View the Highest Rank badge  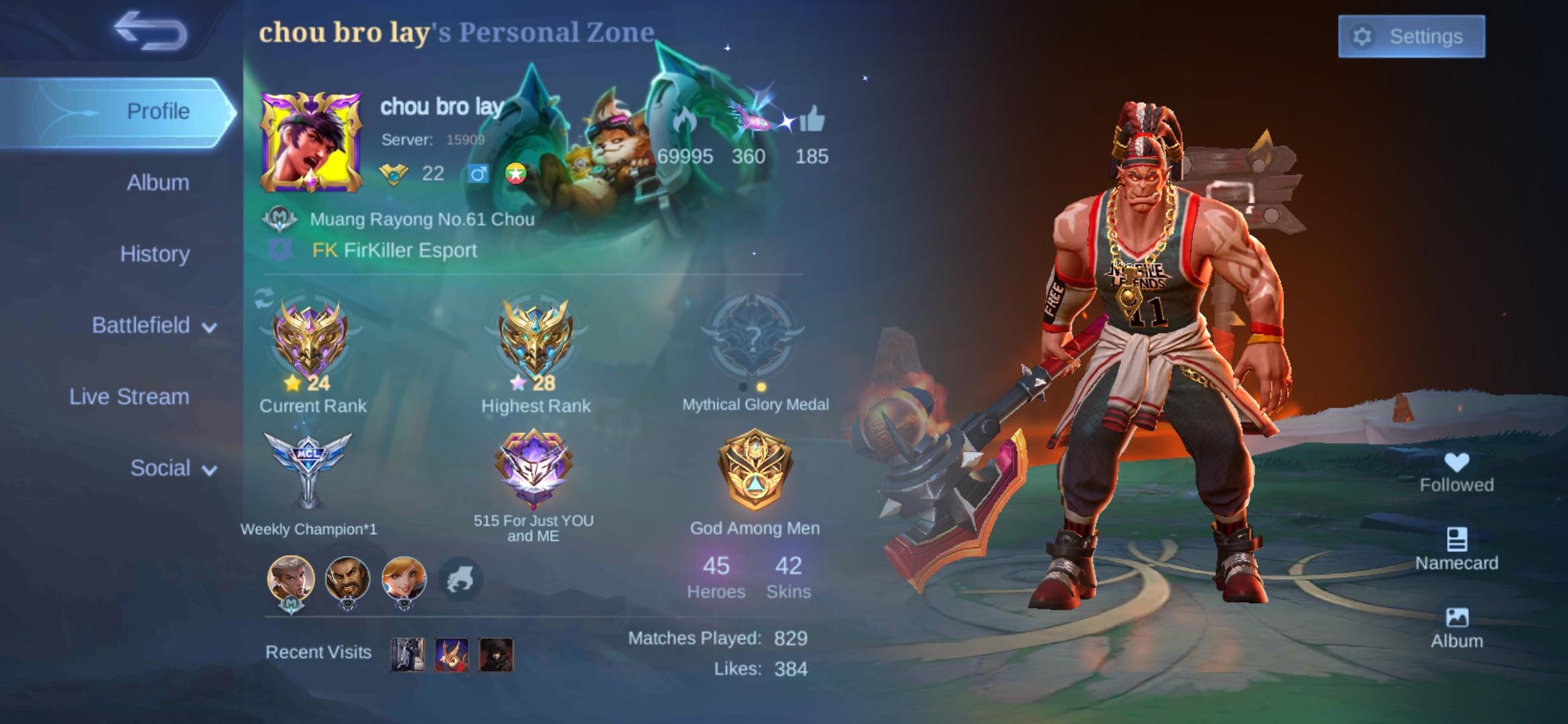click(535, 341)
